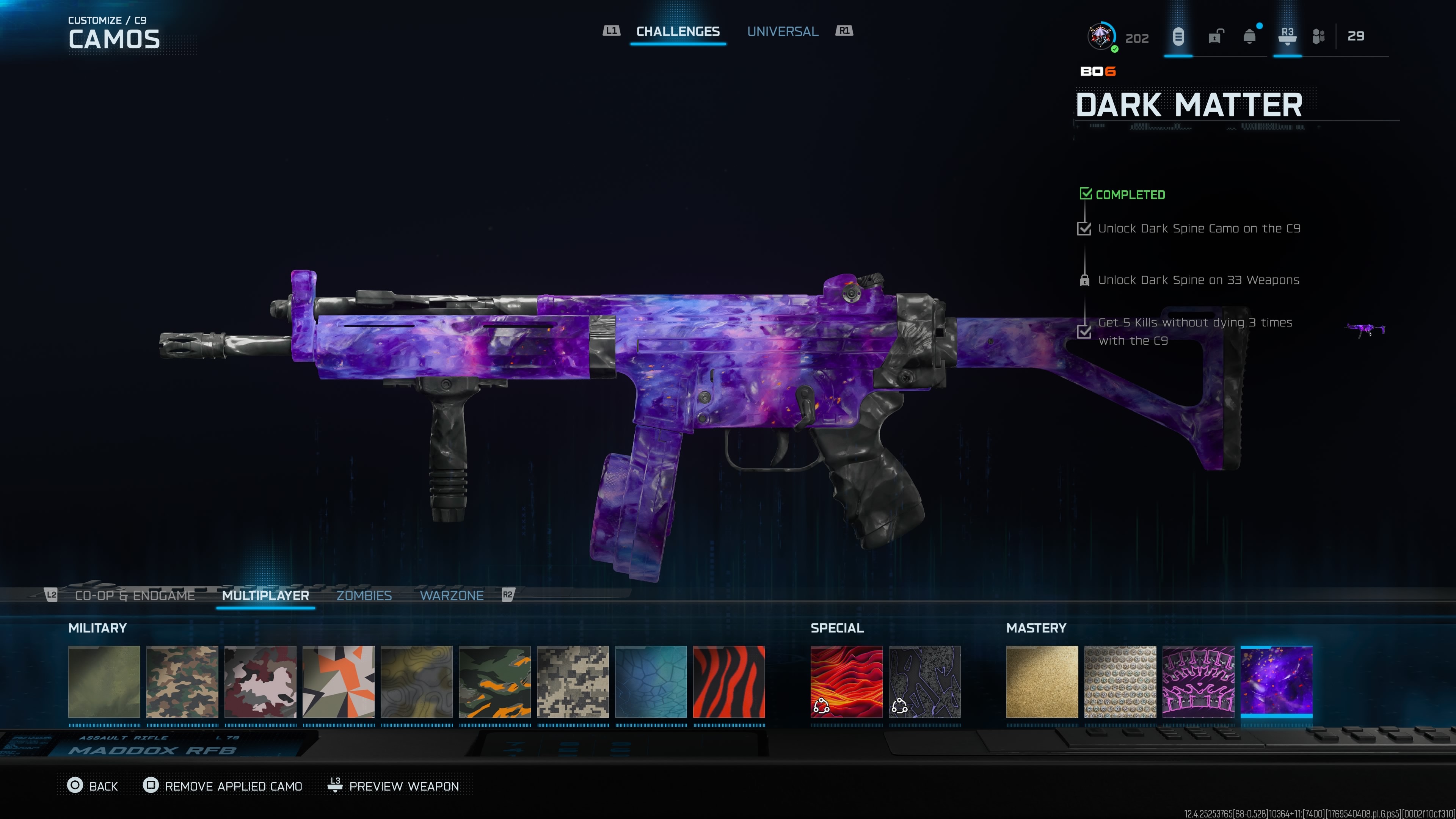Open the Universal camos tab

pyautogui.click(x=782, y=31)
